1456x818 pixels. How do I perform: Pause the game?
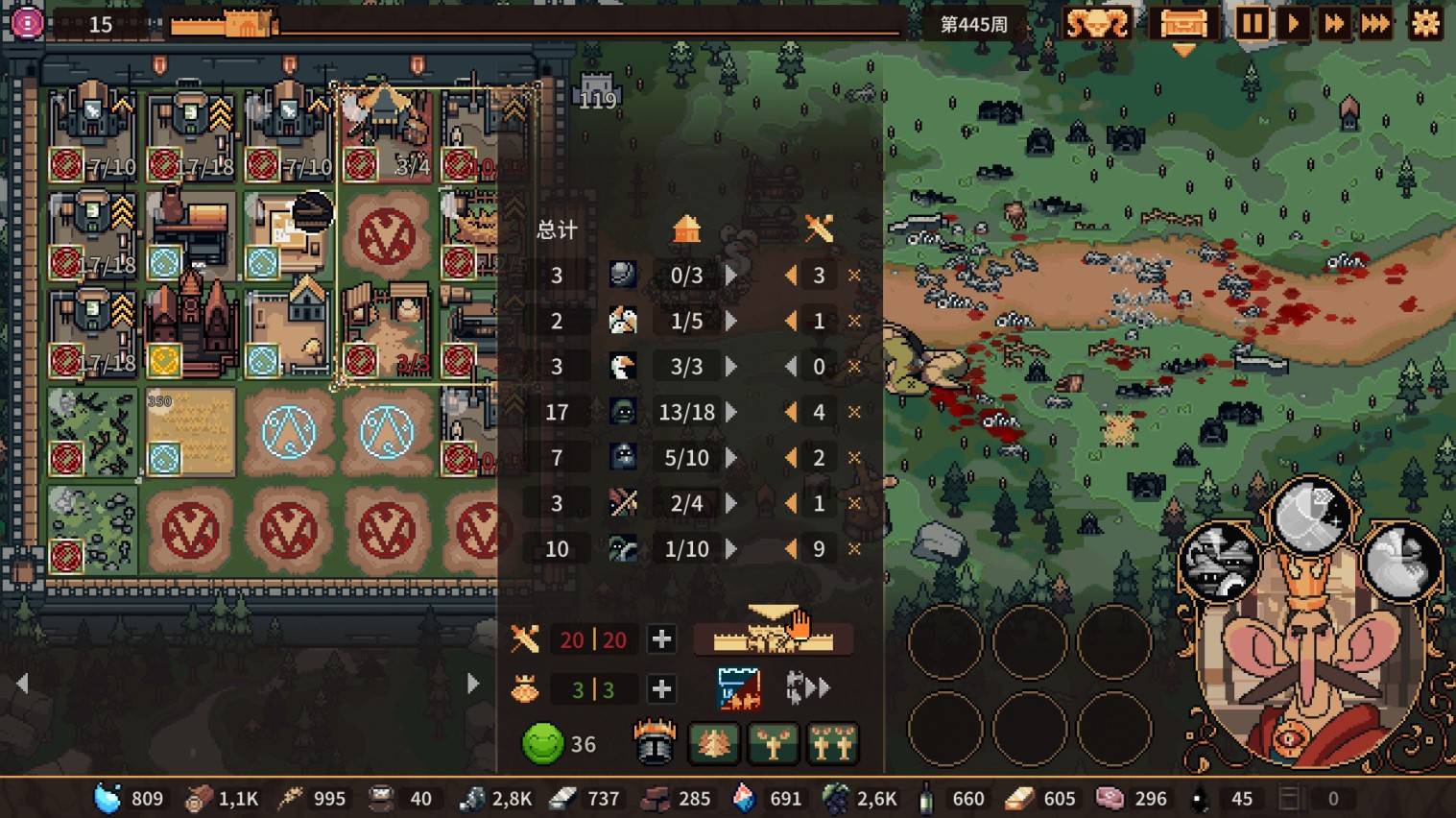click(1252, 24)
